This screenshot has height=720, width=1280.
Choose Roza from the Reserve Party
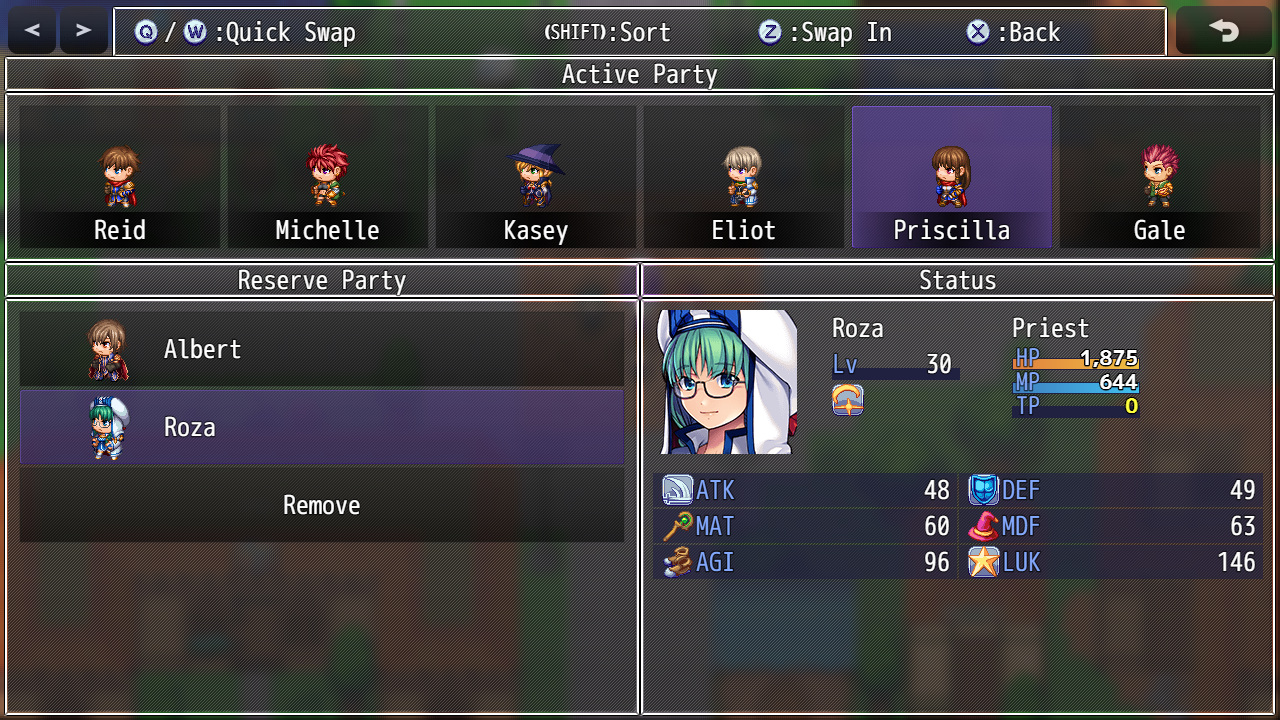coord(321,427)
